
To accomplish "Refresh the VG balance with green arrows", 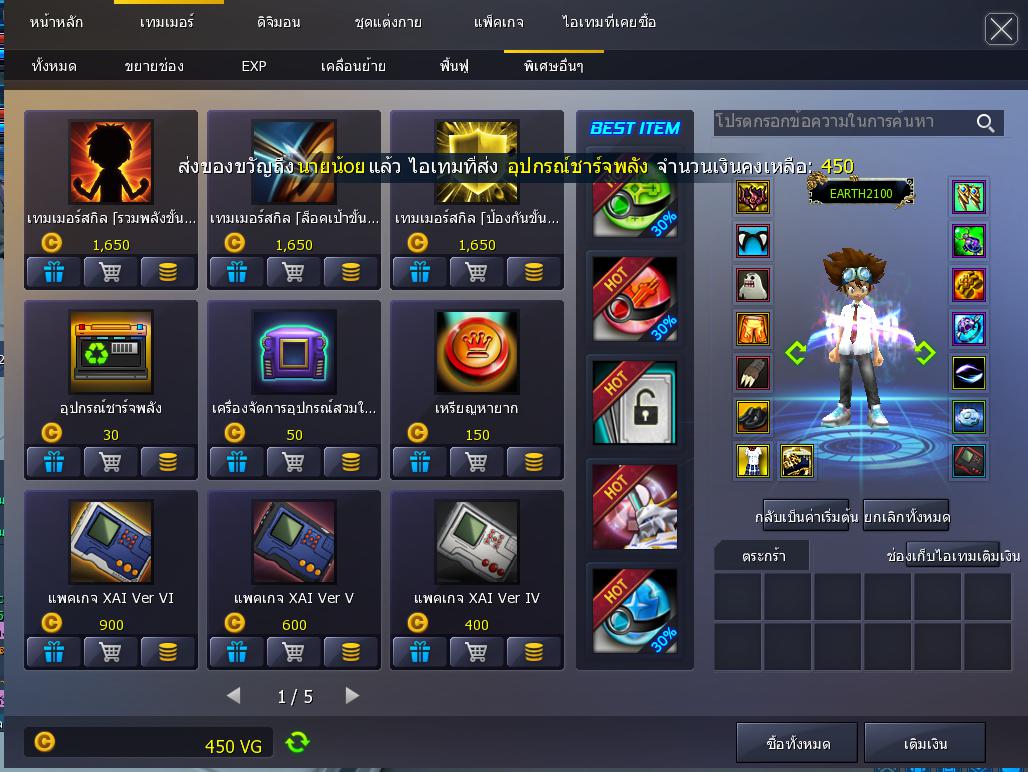I will tap(297, 742).
